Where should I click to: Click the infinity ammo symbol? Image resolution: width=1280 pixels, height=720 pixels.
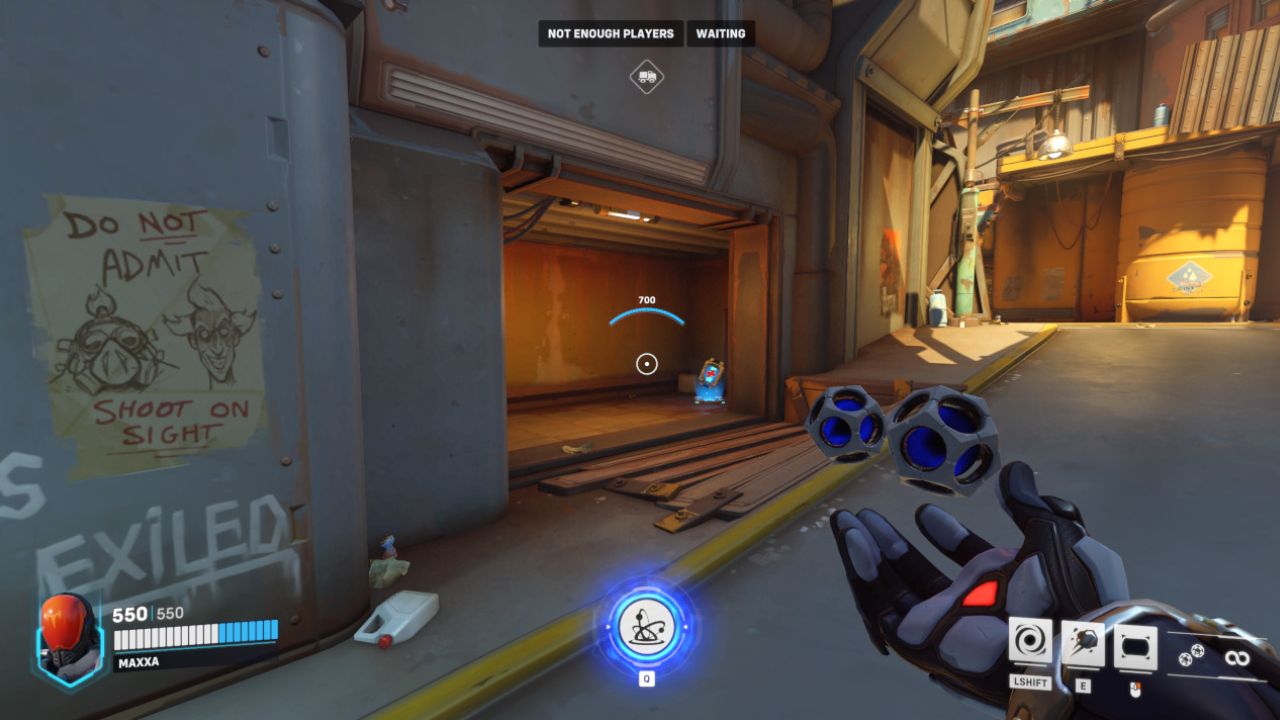click(1238, 656)
